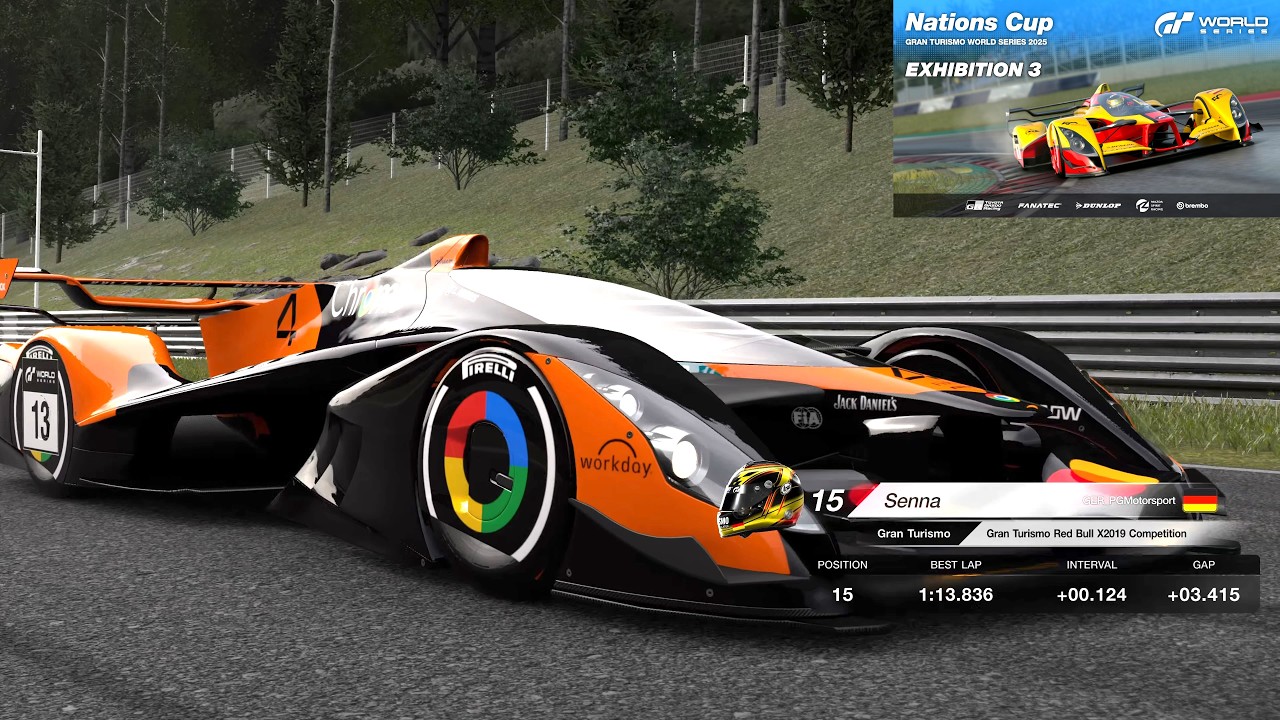Select the Mazda Spirit Racing logo
This screenshot has width=1280, height=720.
tap(1149, 205)
